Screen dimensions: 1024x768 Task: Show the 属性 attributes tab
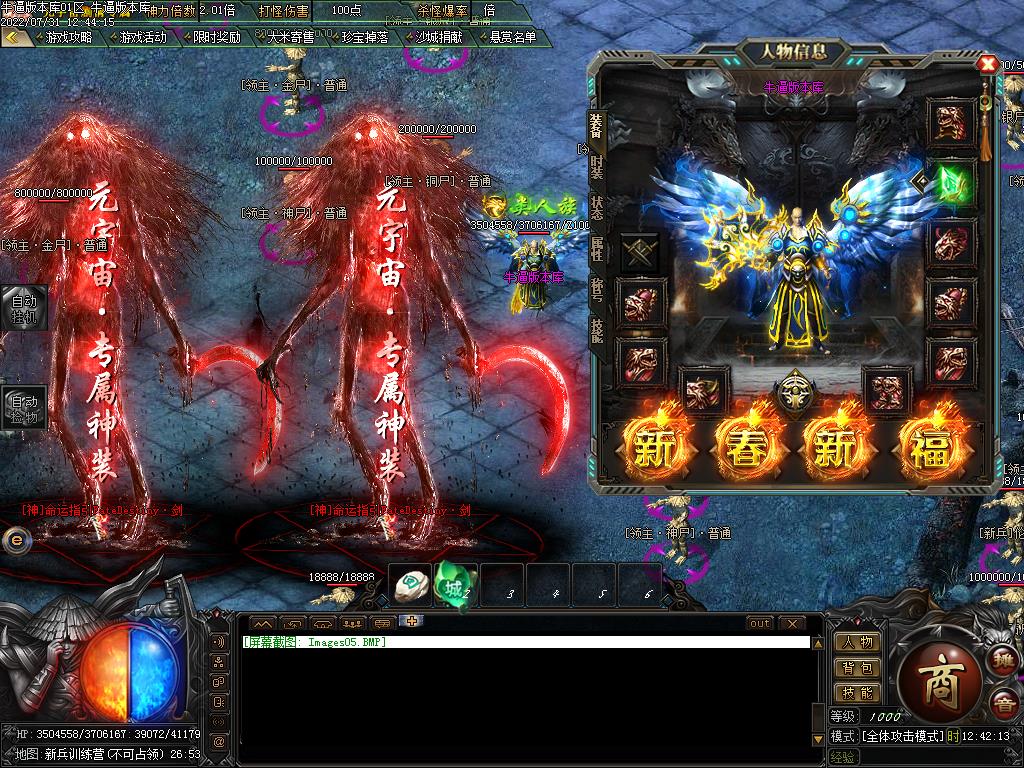click(x=597, y=249)
